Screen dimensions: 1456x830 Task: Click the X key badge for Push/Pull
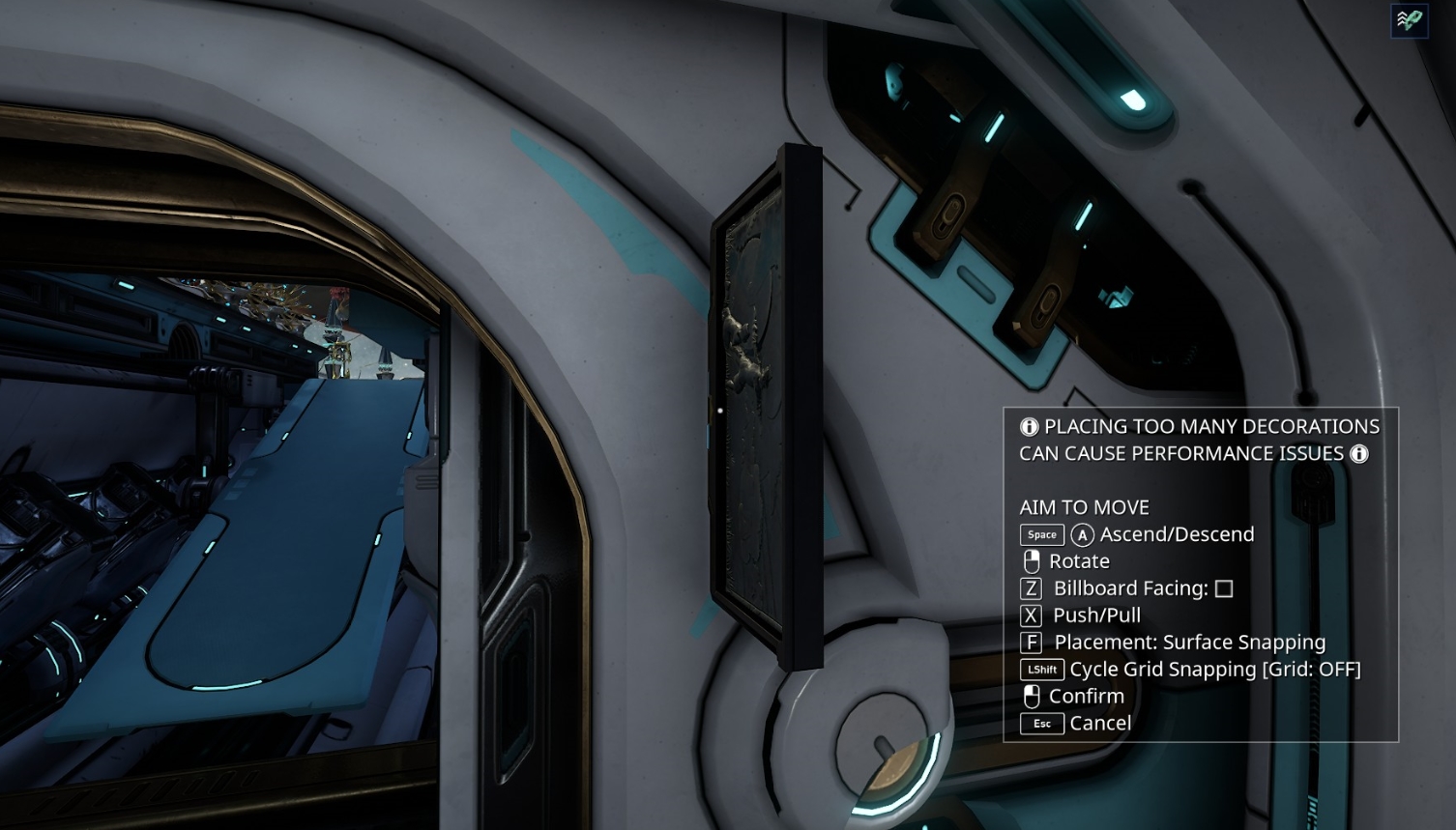pyautogui.click(x=1031, y=615)
